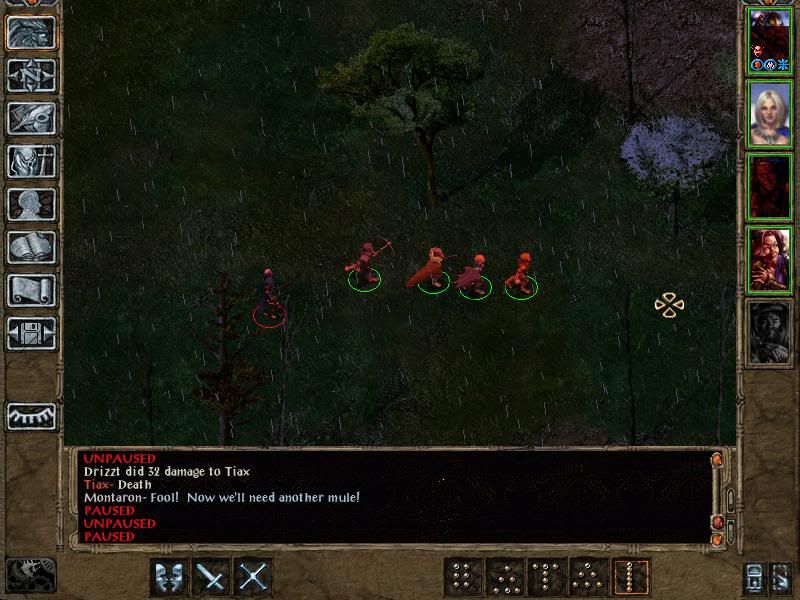Open the area map with the compass button

(31, 75)
